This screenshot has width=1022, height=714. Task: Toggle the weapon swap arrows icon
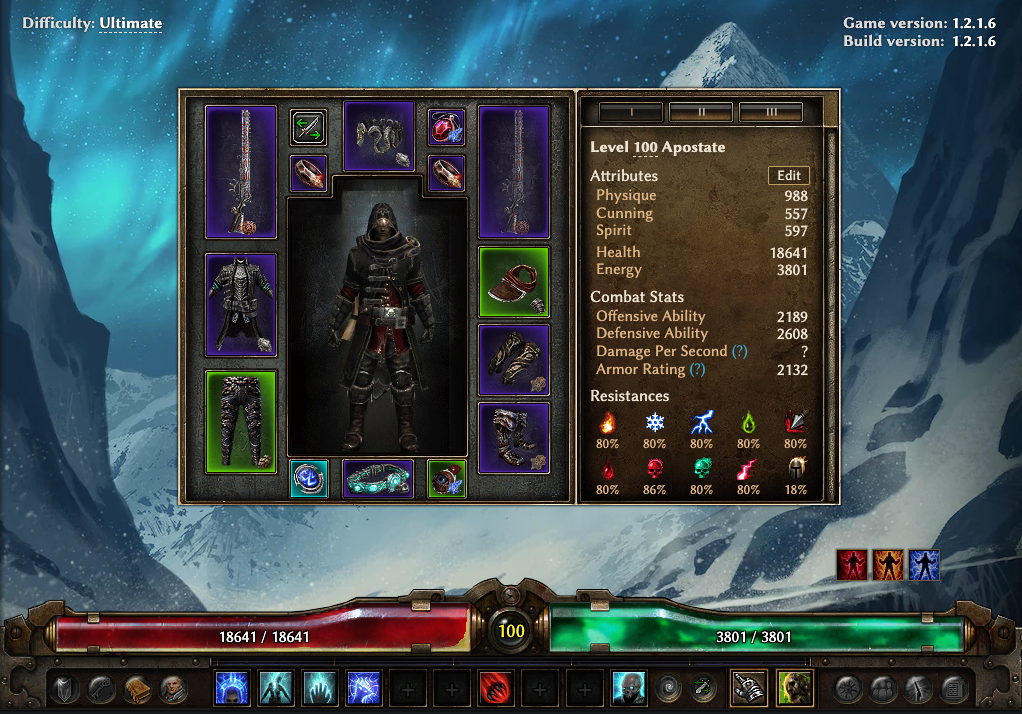point(309,128)
